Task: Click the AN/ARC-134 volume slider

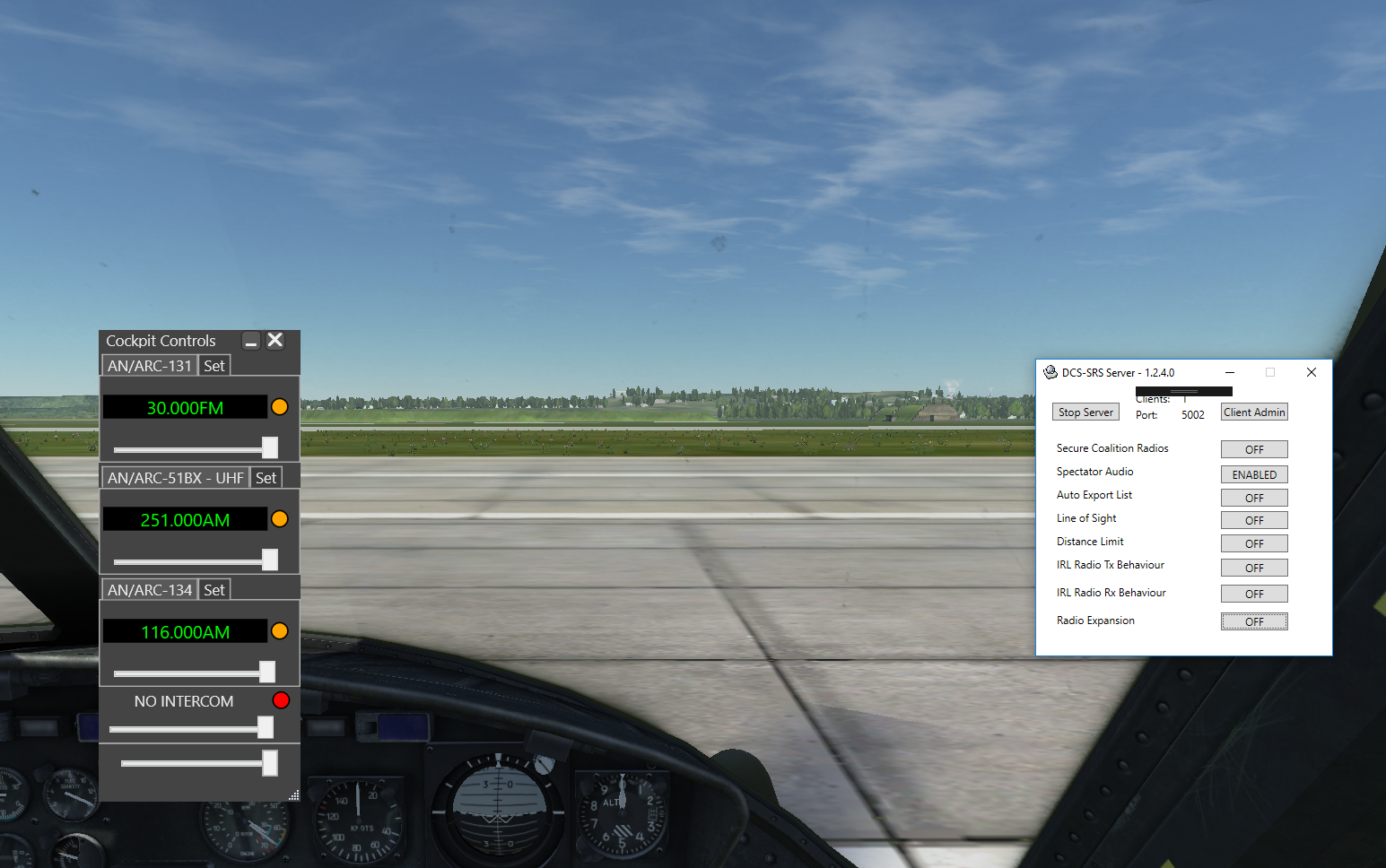Action: (x=267, y=672)
